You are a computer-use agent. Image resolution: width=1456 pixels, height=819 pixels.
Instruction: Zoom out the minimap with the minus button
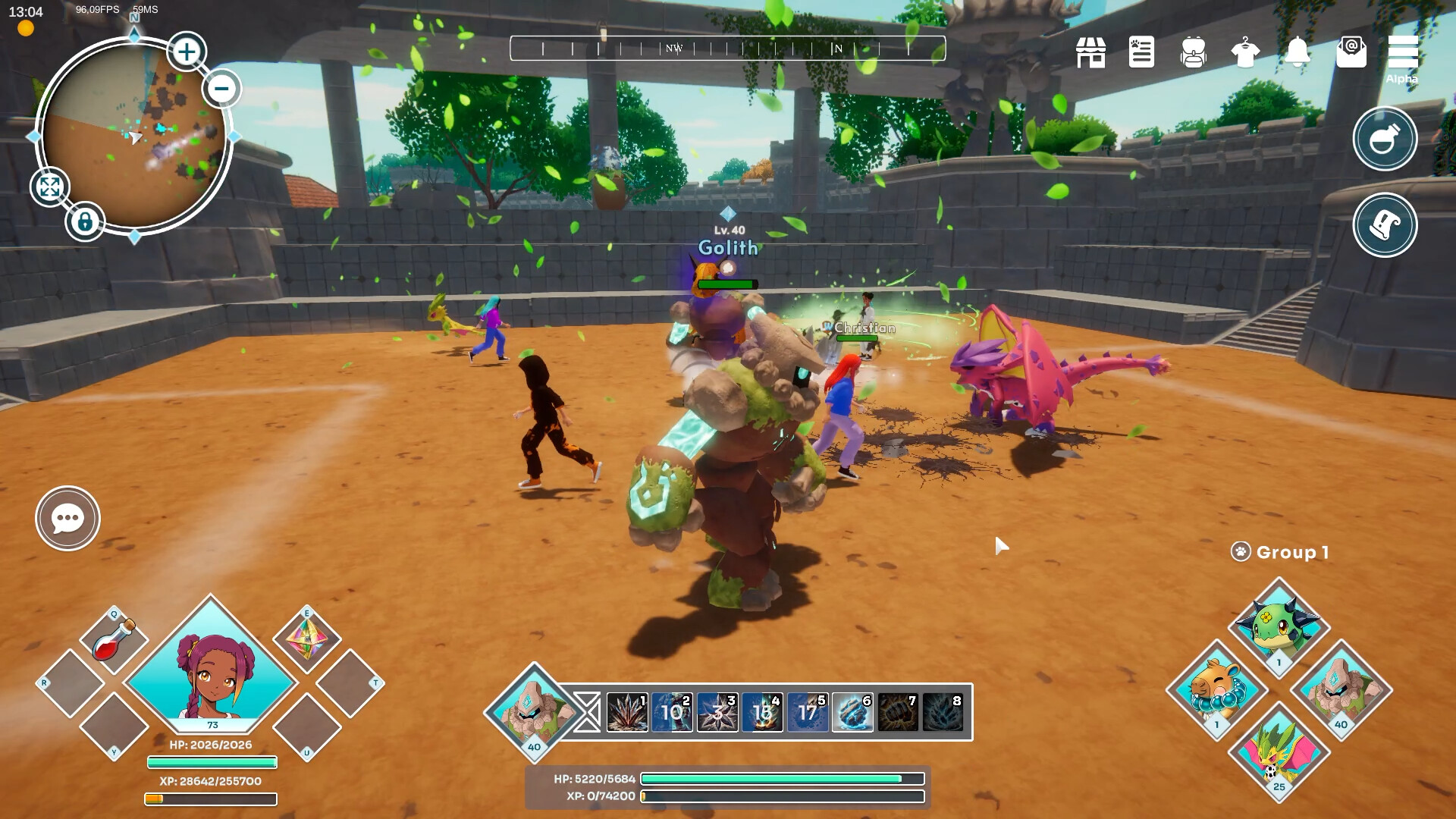click(221, 88)
